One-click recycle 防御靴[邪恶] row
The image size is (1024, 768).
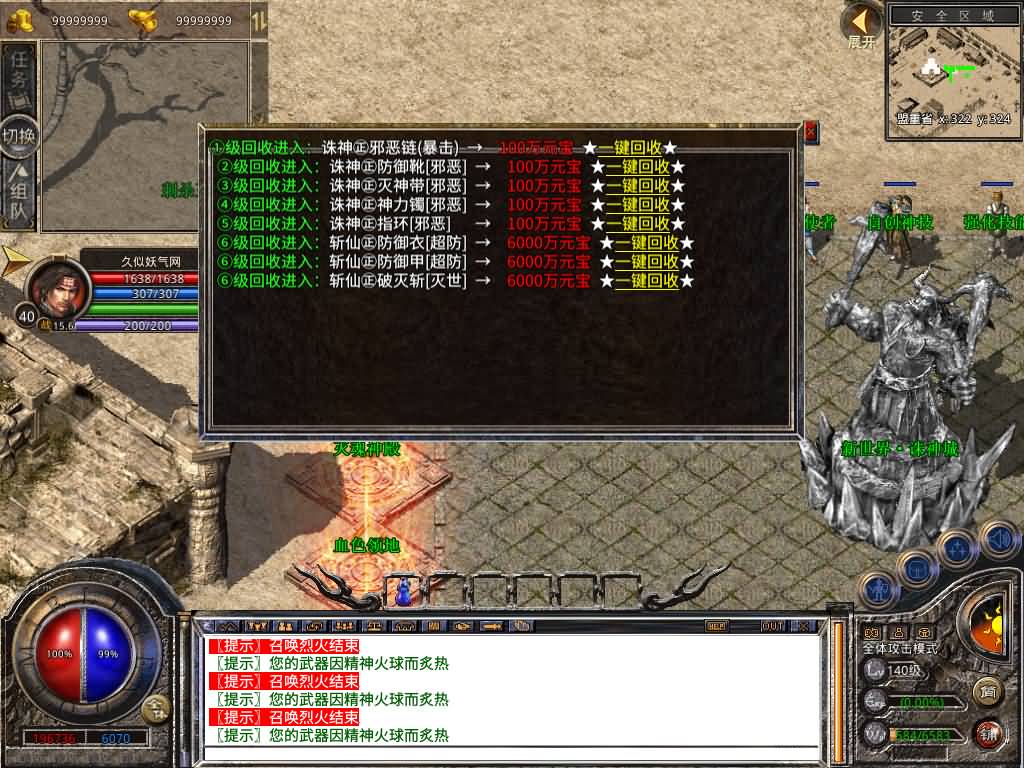click(x=637, y=166)
